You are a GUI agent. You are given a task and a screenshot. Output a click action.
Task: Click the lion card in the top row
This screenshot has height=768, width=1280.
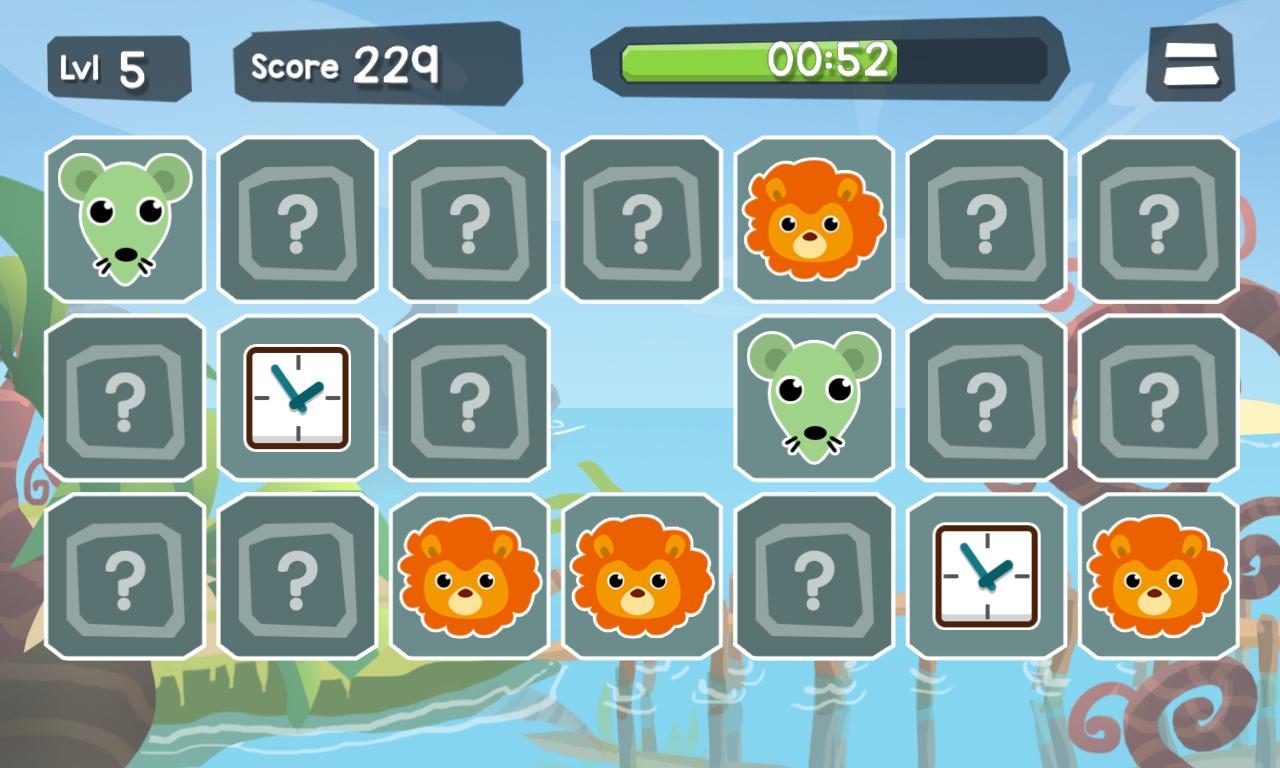pos(814,220)
